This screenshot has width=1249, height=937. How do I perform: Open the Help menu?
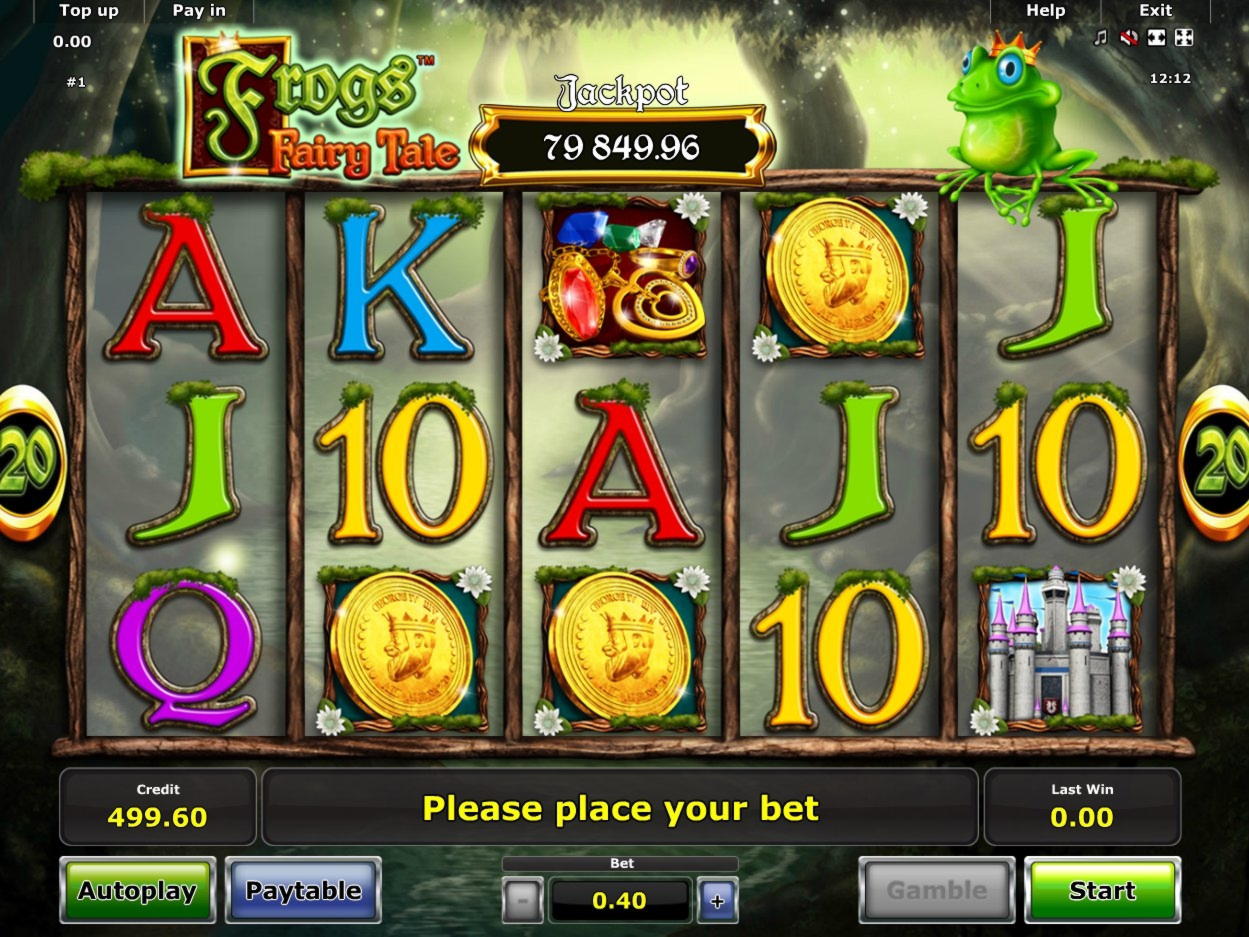pos(1045,11)
